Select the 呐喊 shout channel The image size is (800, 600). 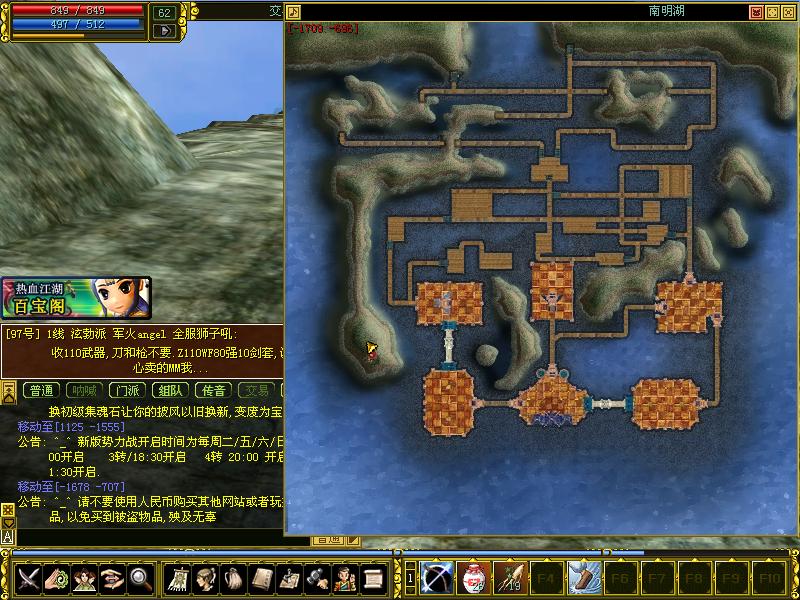point(84,391)
